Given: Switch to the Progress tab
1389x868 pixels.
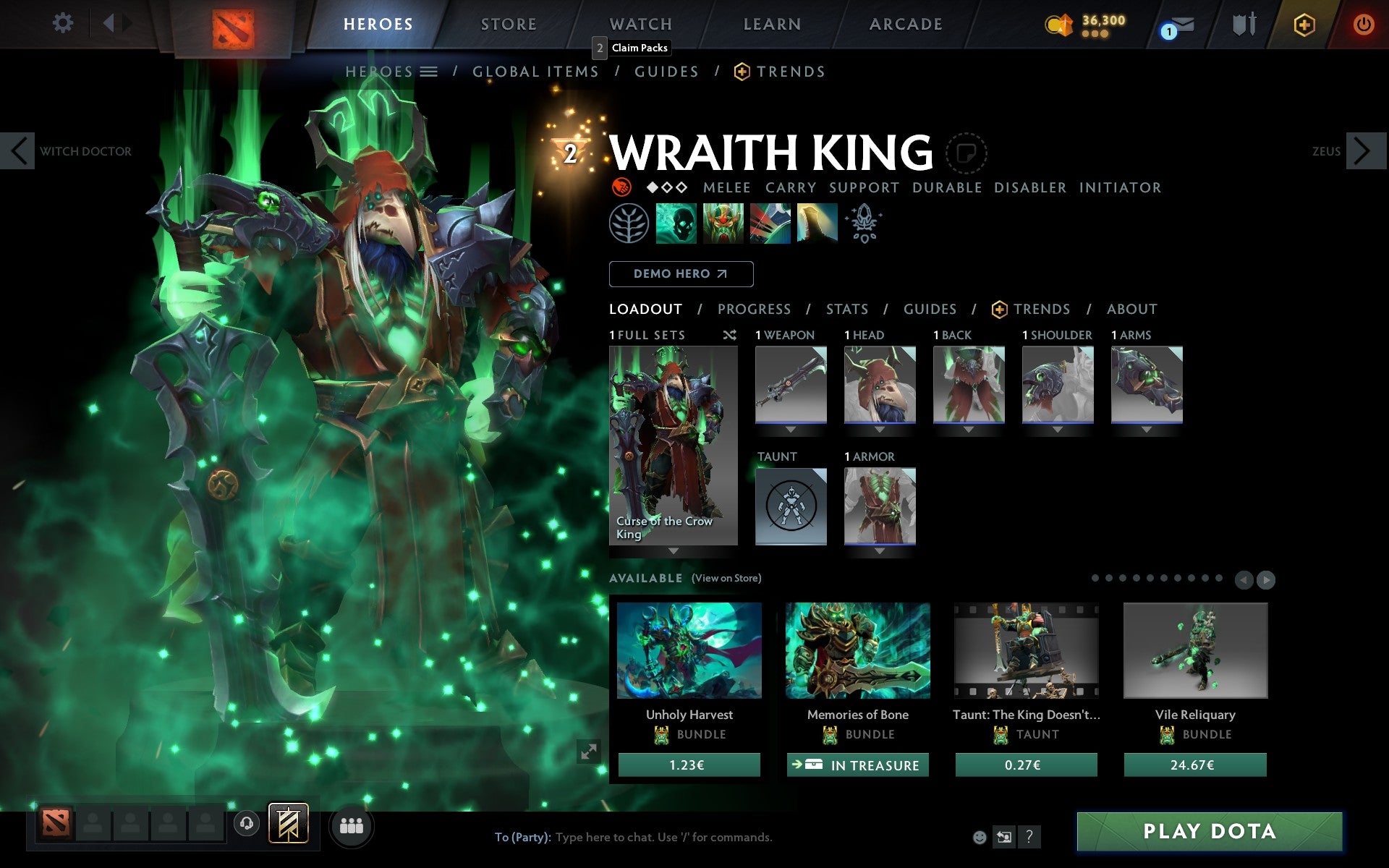Looking at the screenshot, I should coord(753,309).
